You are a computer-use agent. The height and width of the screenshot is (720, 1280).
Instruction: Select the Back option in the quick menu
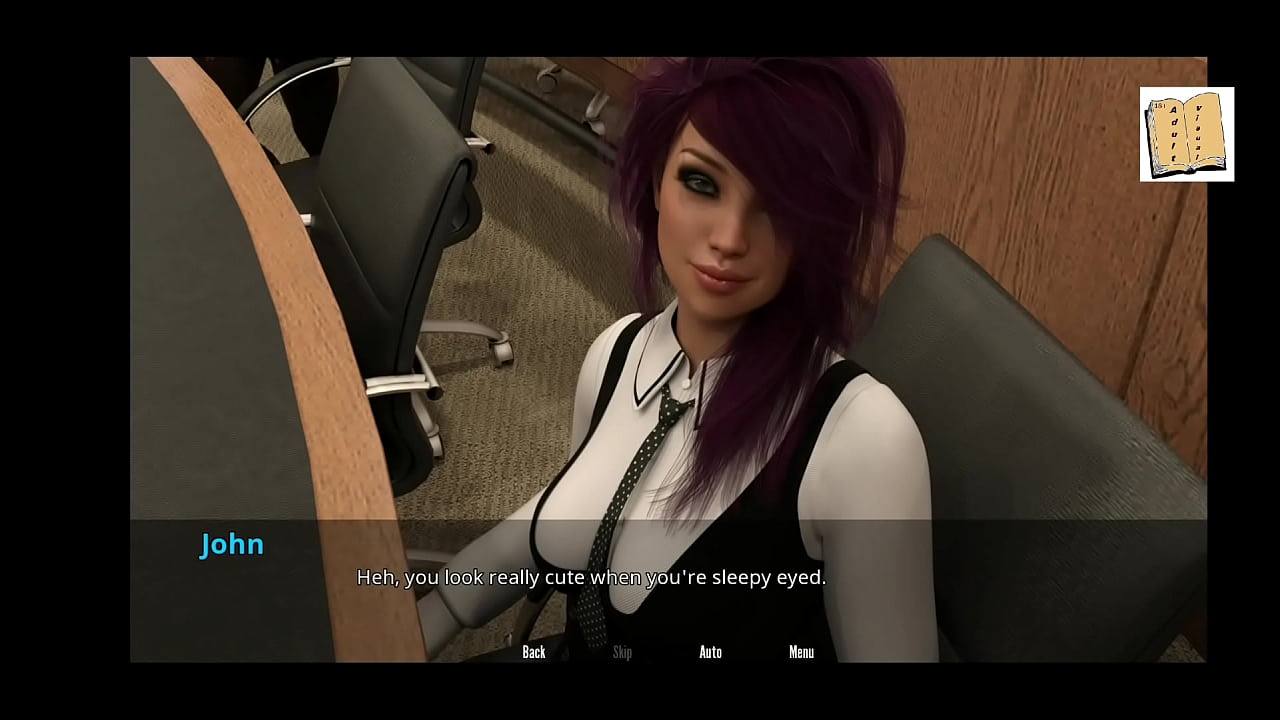(x=534, y=651)
